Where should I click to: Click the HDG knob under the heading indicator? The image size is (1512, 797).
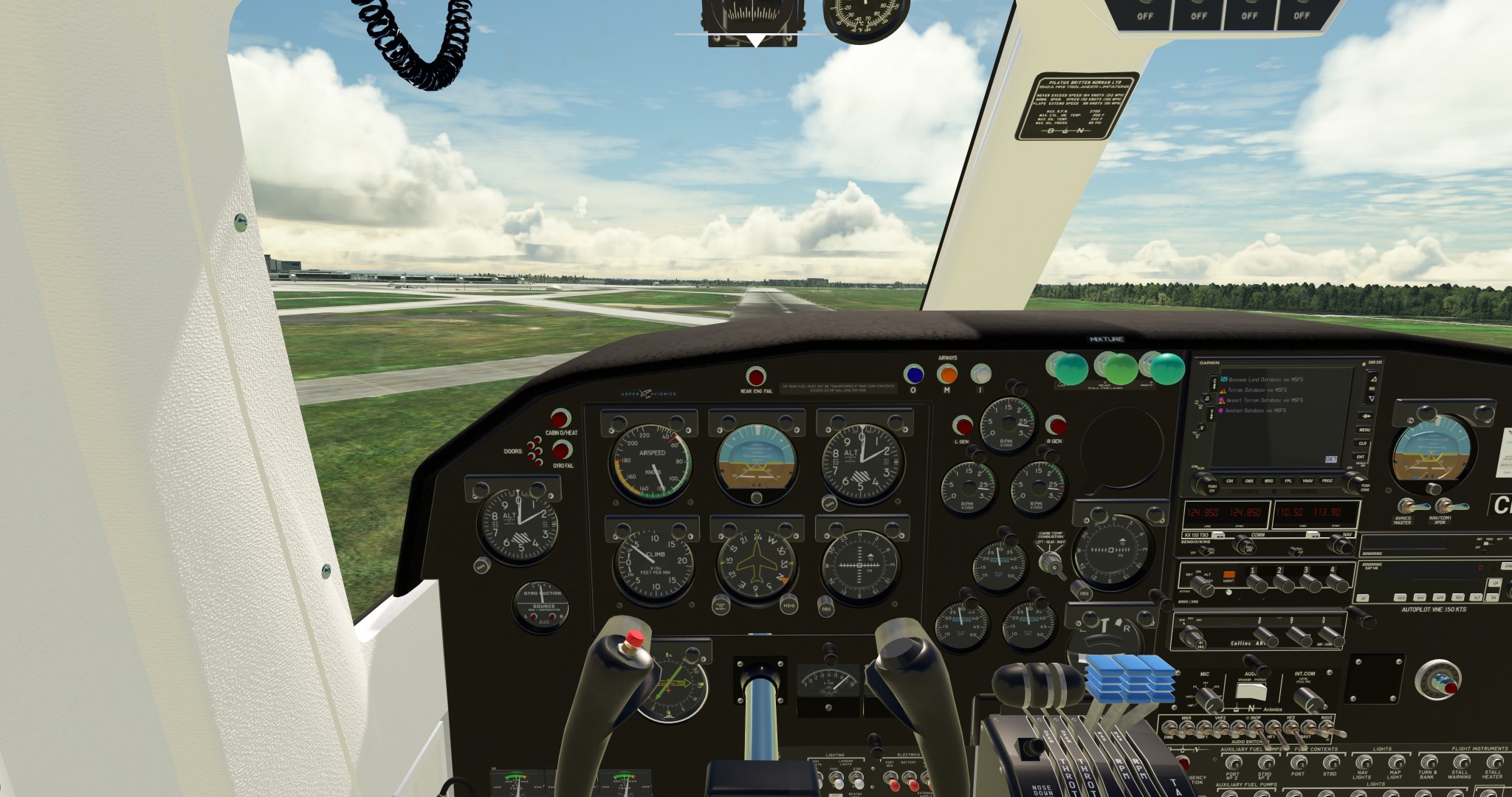tap(788, 605)
